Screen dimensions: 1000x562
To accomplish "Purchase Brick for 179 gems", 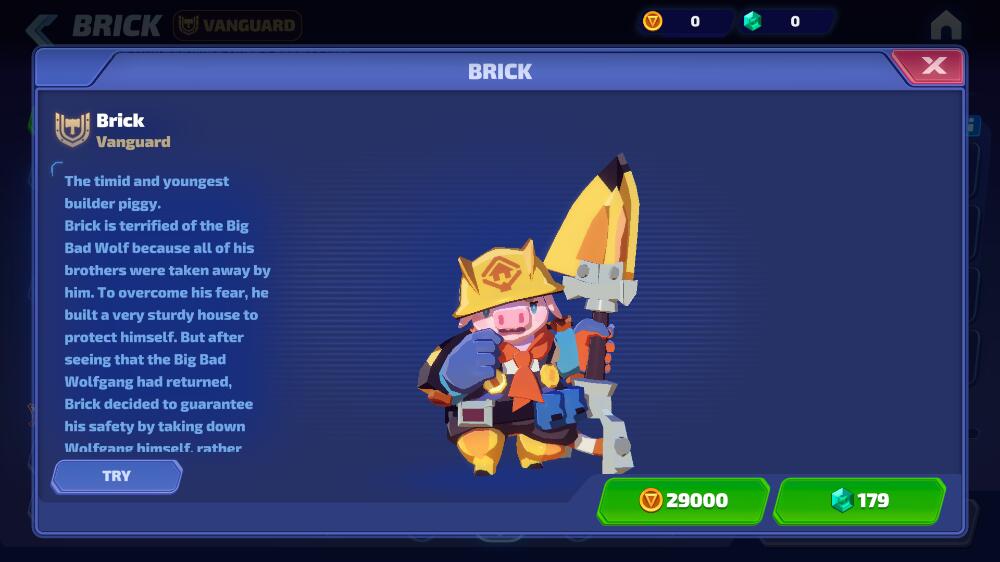I will tap(859, 500).
